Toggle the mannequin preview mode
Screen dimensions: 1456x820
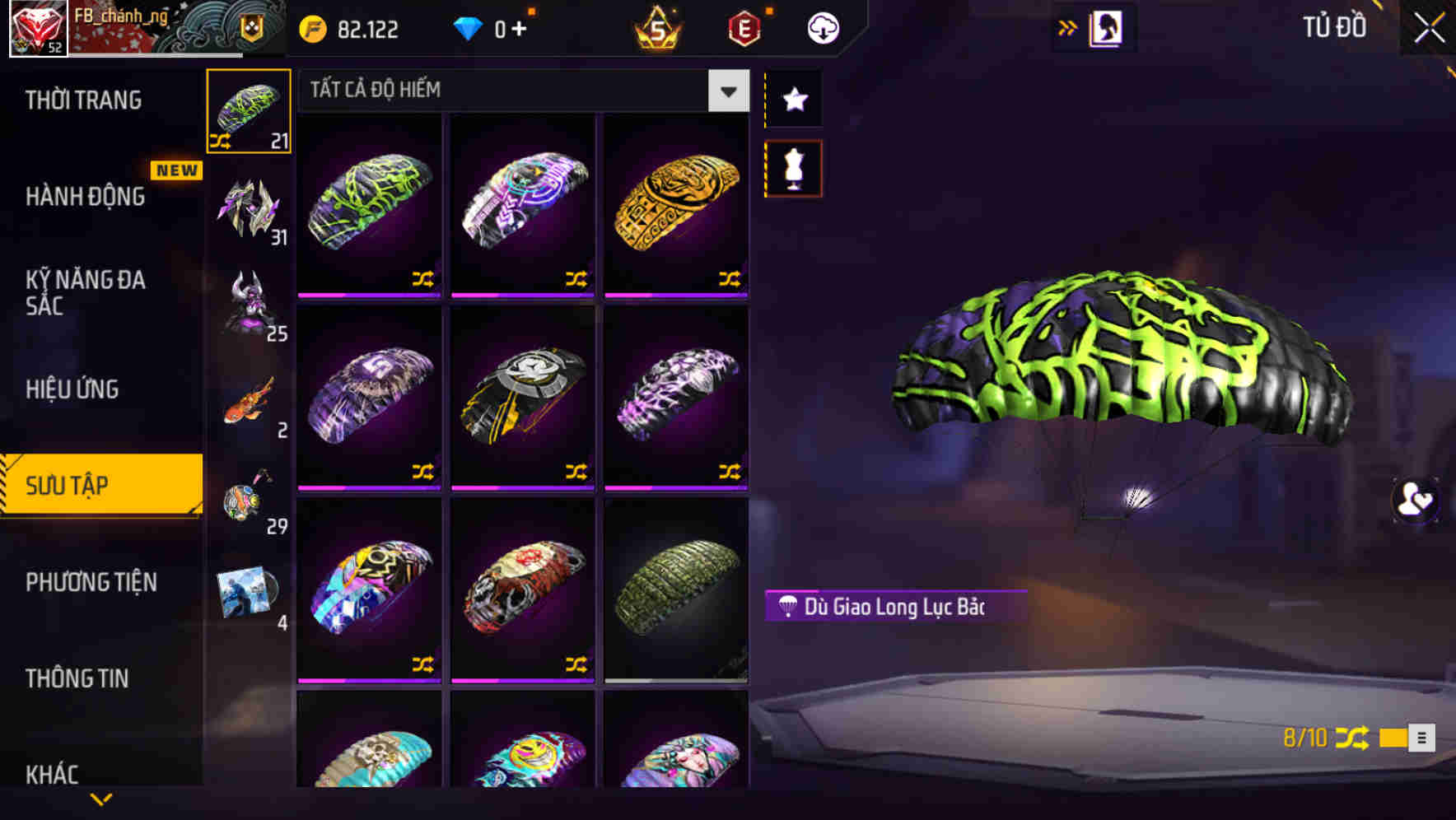point(793,167)
